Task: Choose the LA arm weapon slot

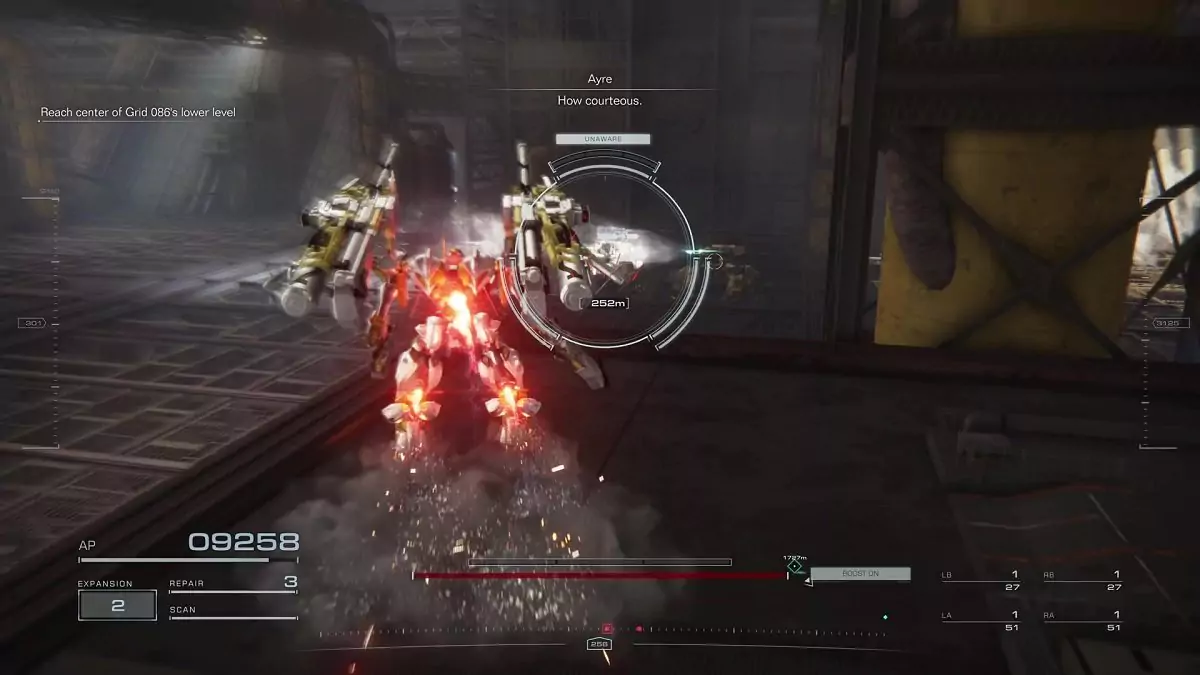Action: [x=980, y=621]
